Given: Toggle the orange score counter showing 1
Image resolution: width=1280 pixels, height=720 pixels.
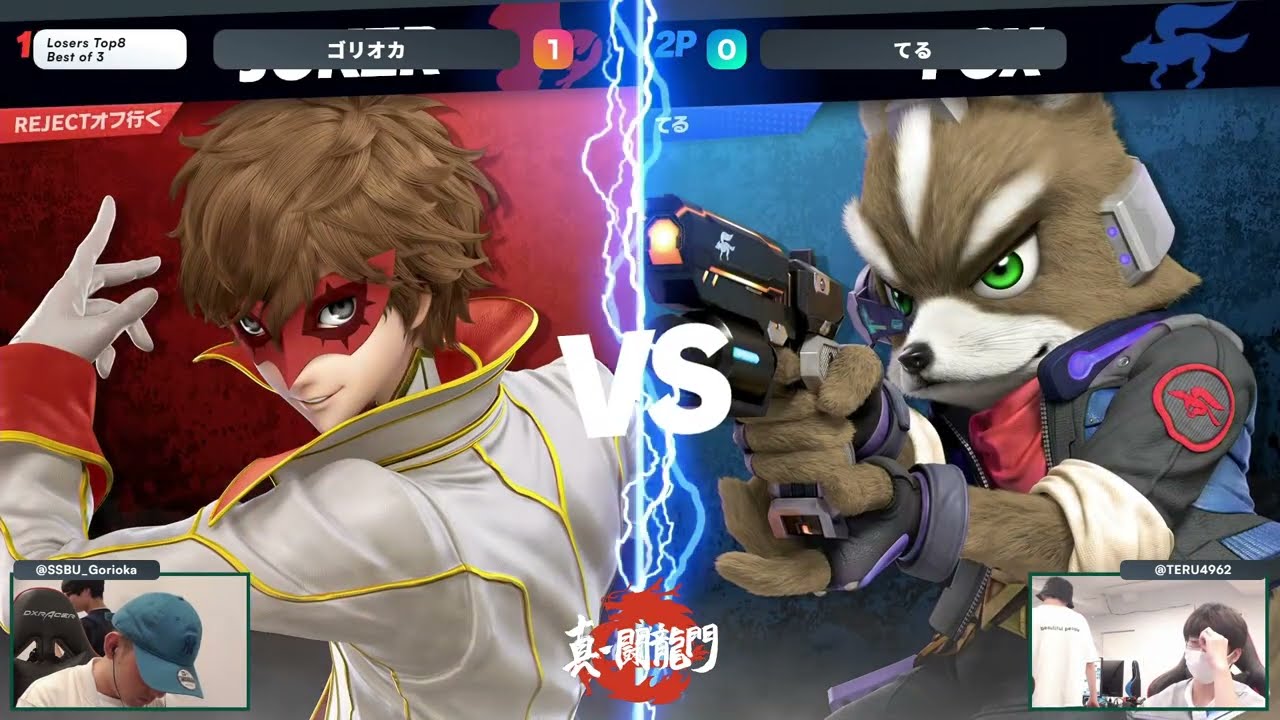Looking at the screenshot, I should point(553,47).
